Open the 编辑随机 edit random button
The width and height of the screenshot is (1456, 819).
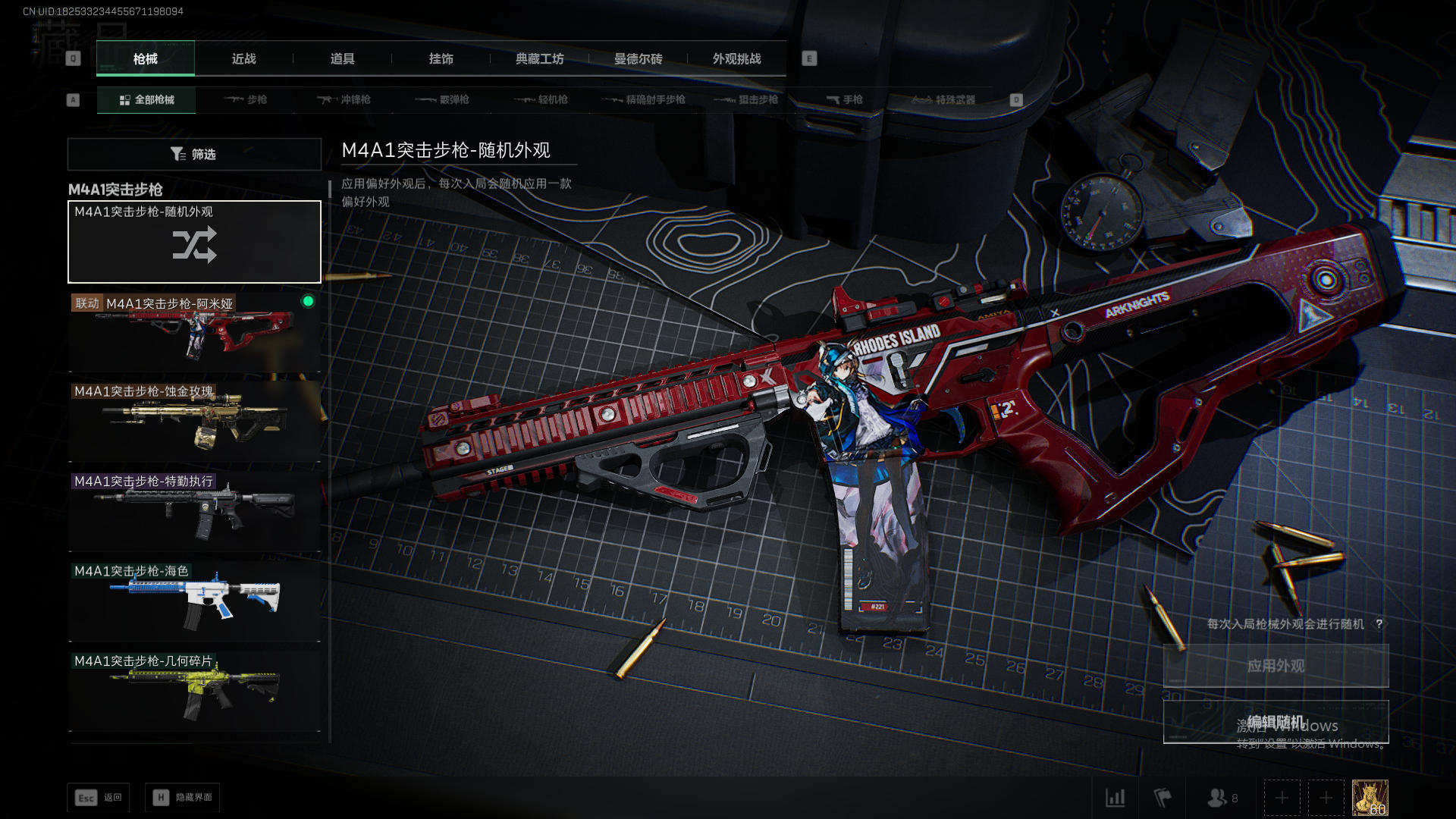click(1276, 722)
